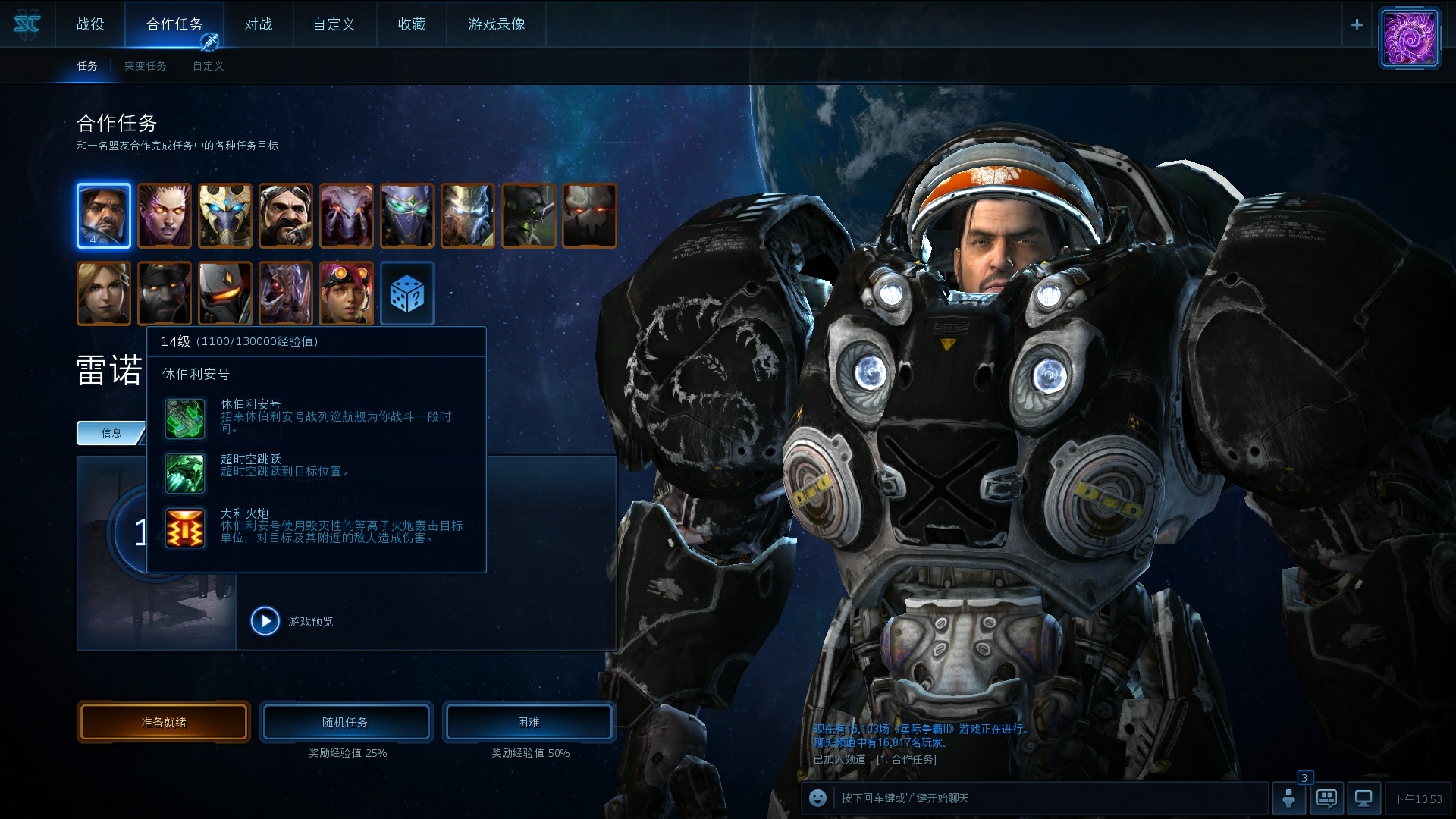Open the 自定义 custom games tab
This screenshot has width=1456, height=819.
334,24
